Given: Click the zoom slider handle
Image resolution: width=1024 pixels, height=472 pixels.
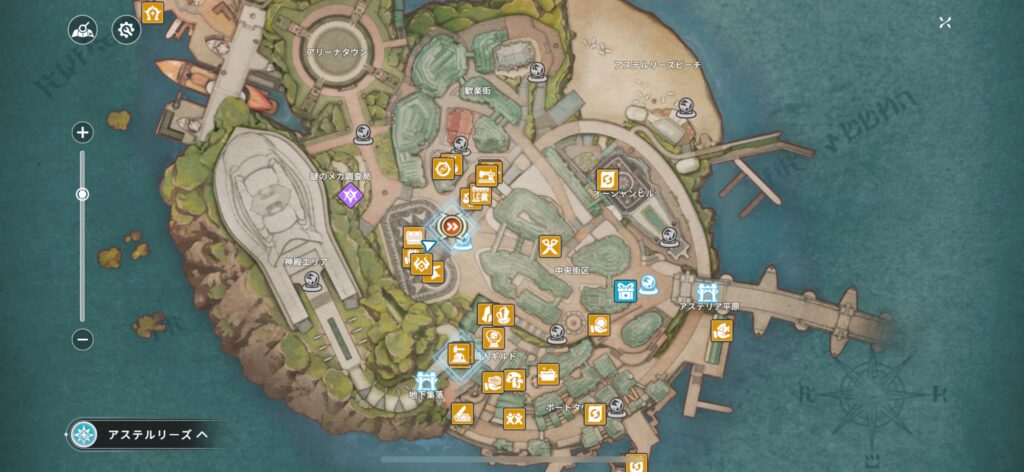Looking at the screenshot, I should [x=83, y=194].
